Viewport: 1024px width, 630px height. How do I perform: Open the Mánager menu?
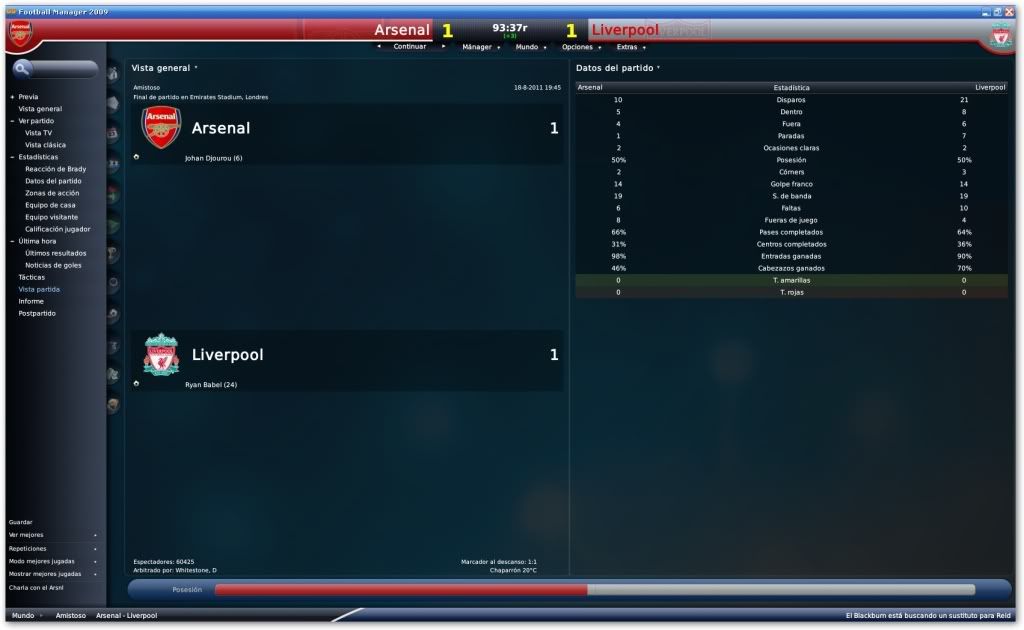coord(479,47)
